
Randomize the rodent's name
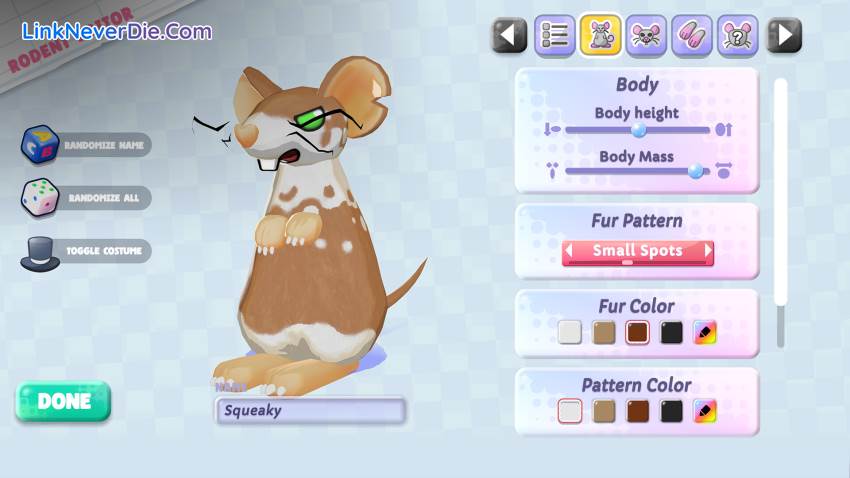[x=42, y=145]
